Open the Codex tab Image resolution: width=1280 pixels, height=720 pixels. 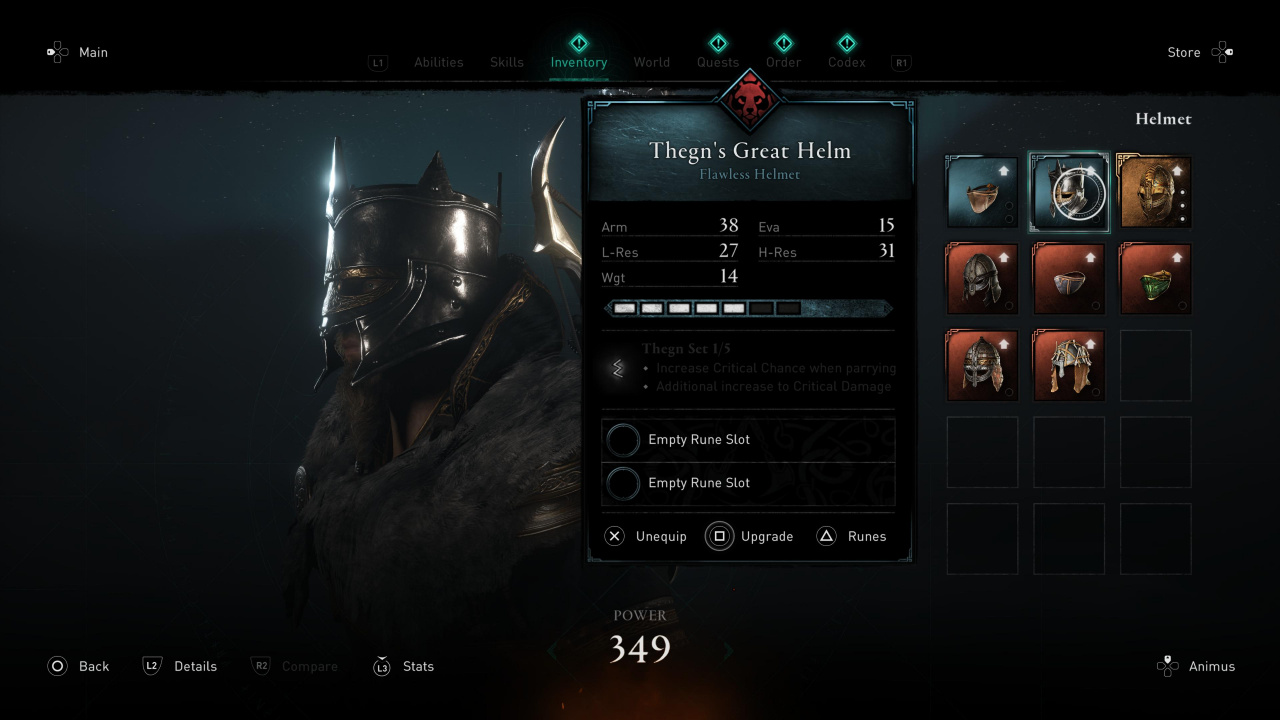[846, 62]
